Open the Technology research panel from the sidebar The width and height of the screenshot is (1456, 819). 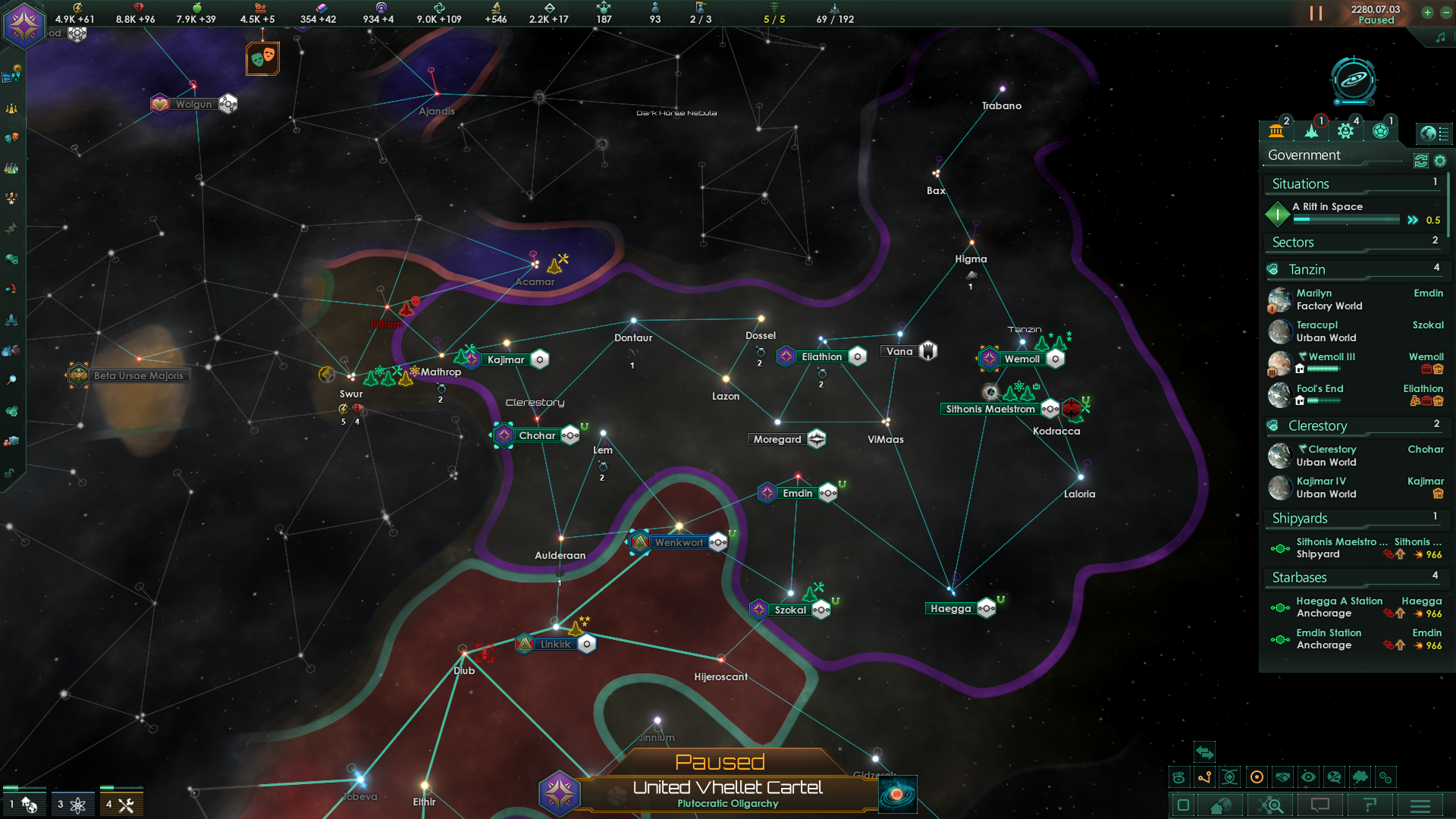11,168
